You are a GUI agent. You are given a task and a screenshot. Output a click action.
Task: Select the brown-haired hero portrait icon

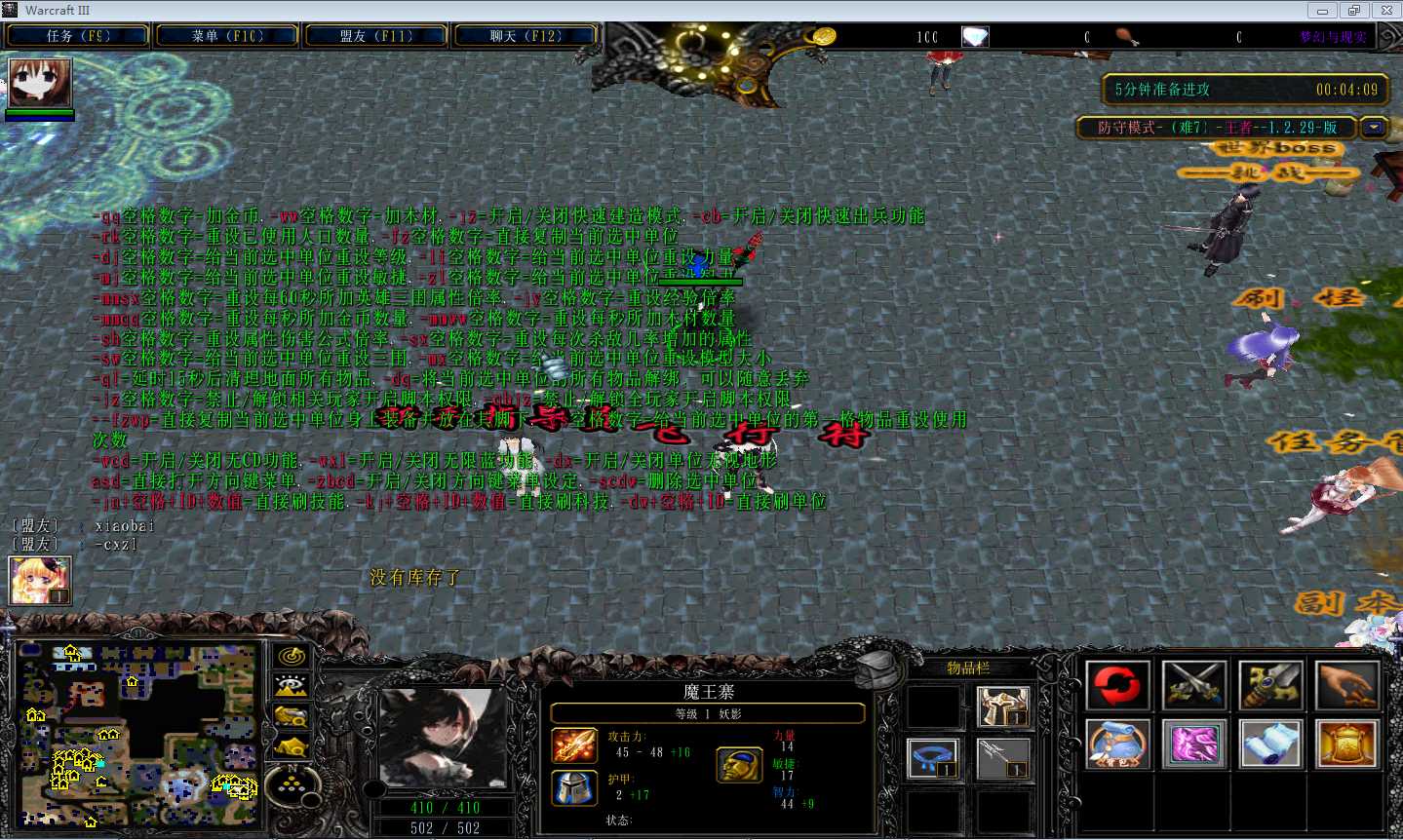pos(40,83)
